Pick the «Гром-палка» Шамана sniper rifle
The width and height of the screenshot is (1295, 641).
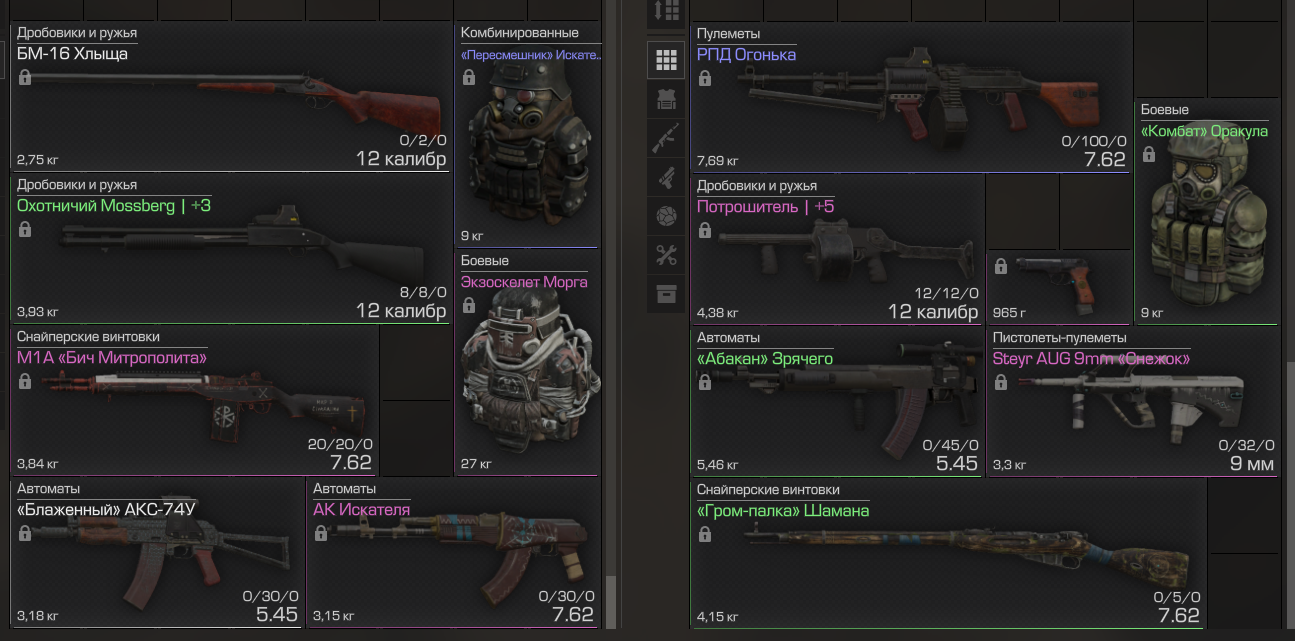(x=948, y=555)
